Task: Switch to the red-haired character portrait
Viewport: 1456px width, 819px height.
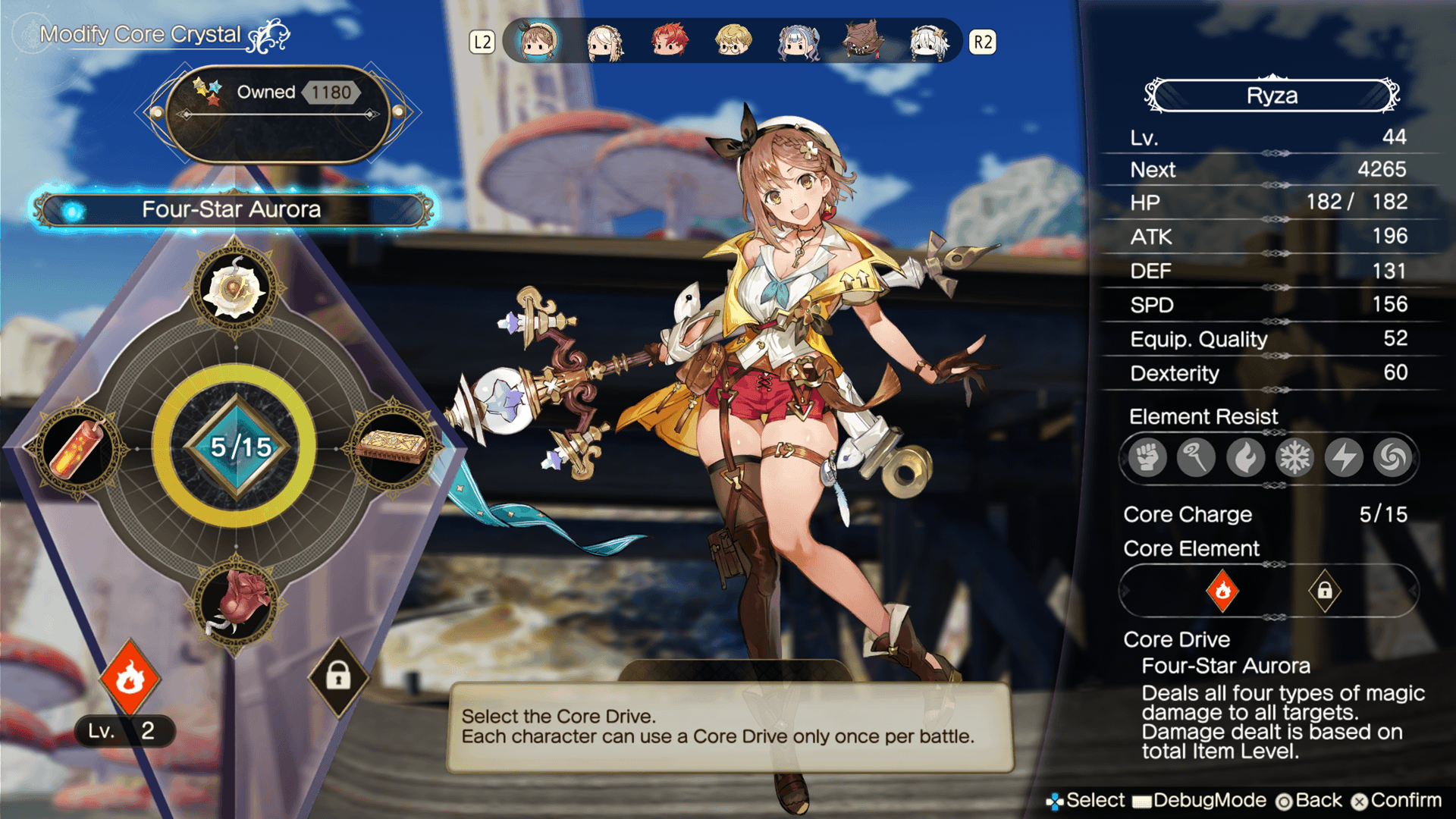Action: pos(669,42)
